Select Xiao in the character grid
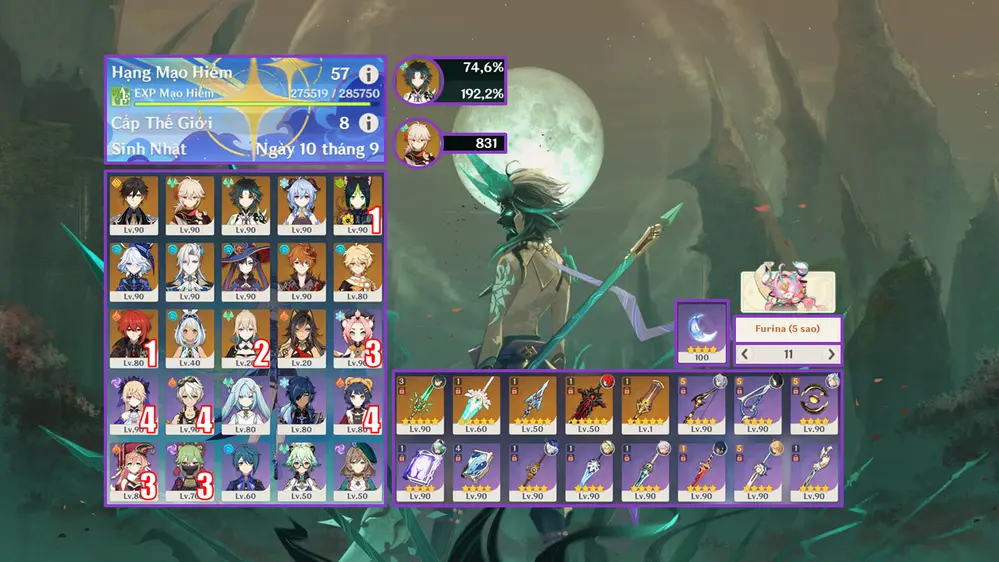Viewport: 999px width, 562px height. [246, 206]
